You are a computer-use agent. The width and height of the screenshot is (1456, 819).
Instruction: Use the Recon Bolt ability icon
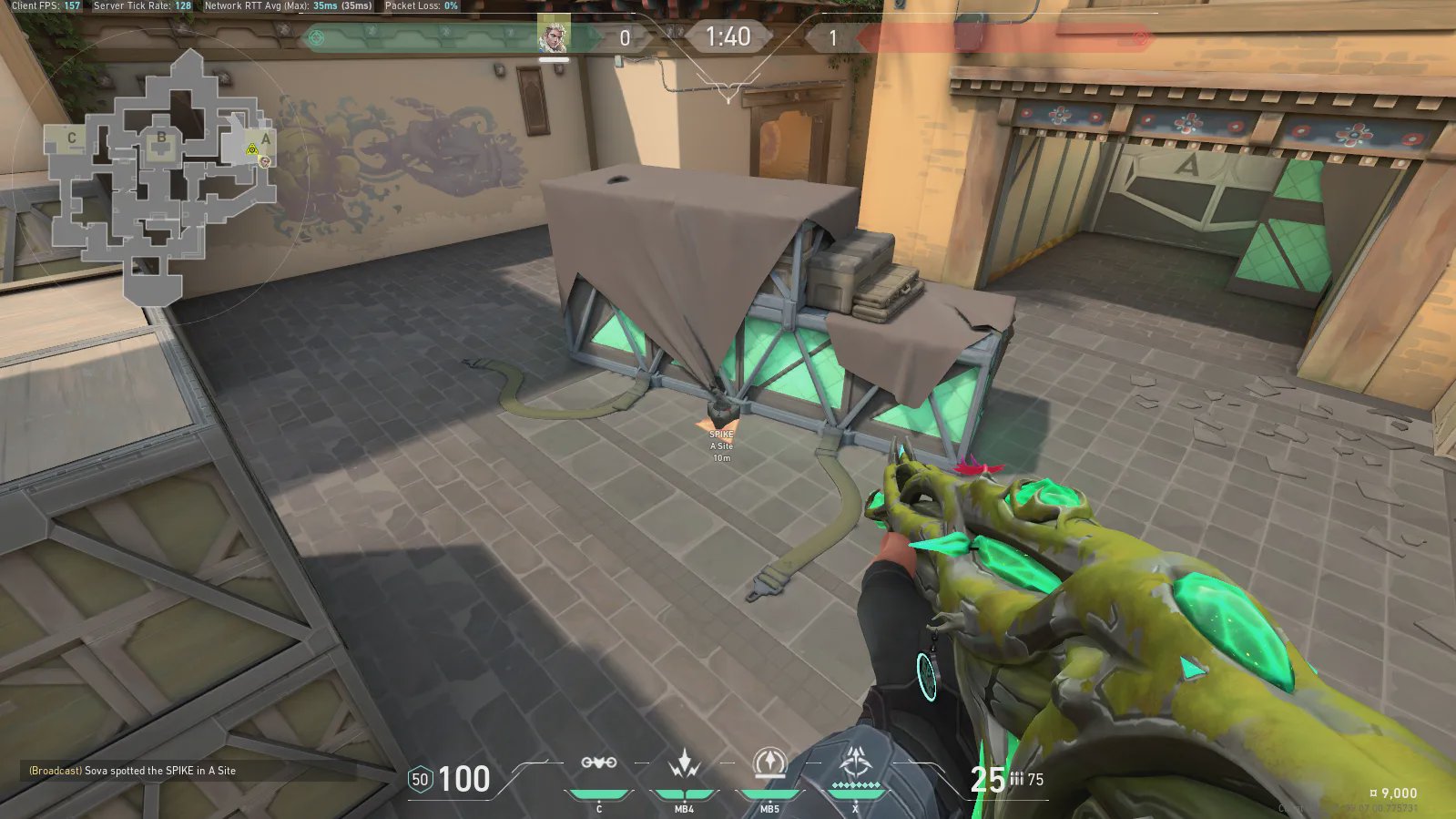coord(769,763)
